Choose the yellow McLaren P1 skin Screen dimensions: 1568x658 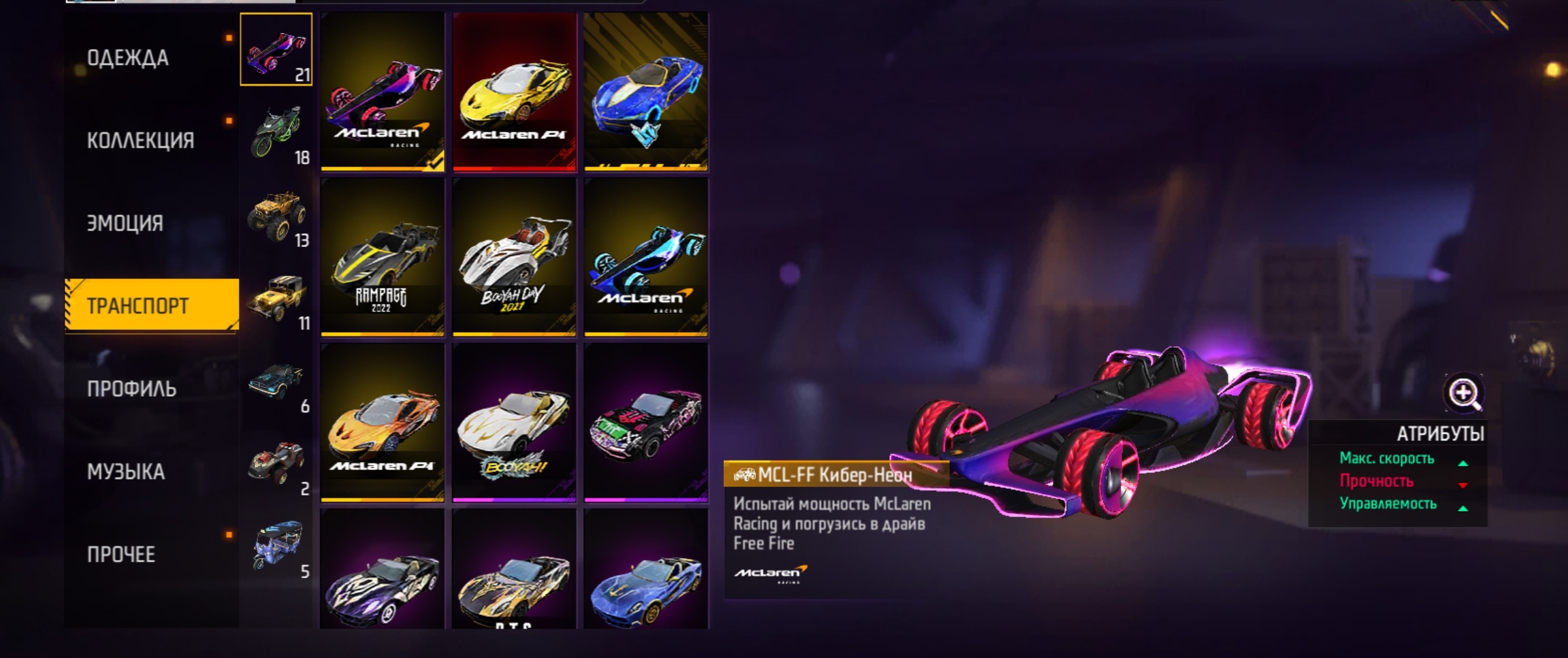click(514, 92)
